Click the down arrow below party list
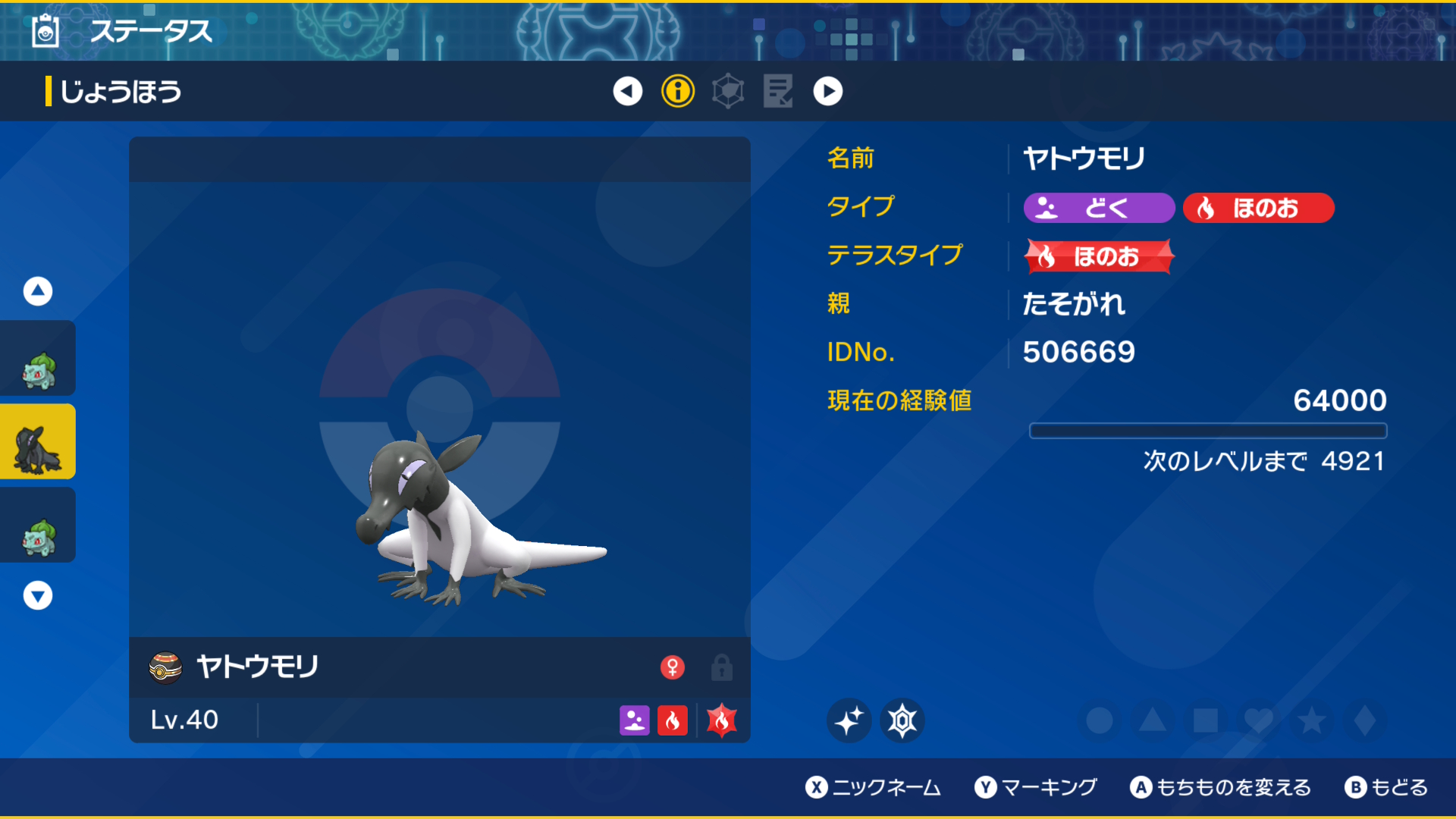Screen dimensions: 1456x819 coord(38,596)
